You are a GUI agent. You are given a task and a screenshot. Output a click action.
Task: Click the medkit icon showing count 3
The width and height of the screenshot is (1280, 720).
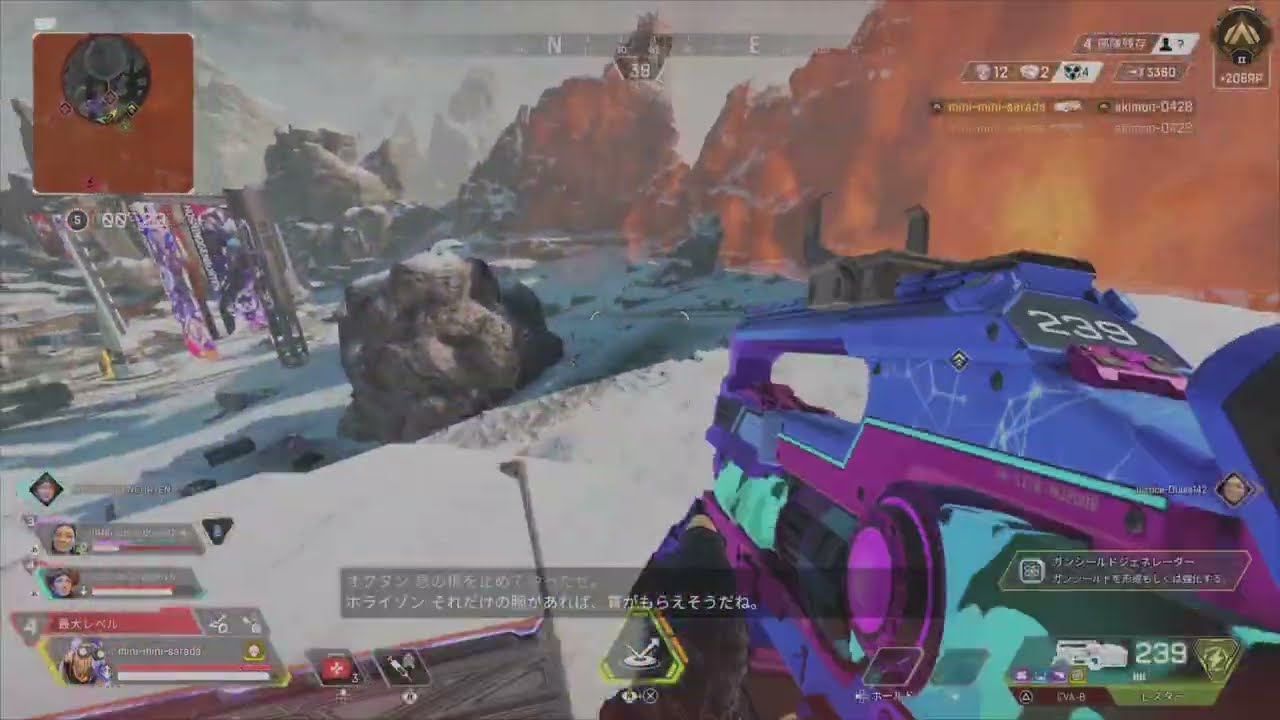pyautogui.click(x=335, y=665)
